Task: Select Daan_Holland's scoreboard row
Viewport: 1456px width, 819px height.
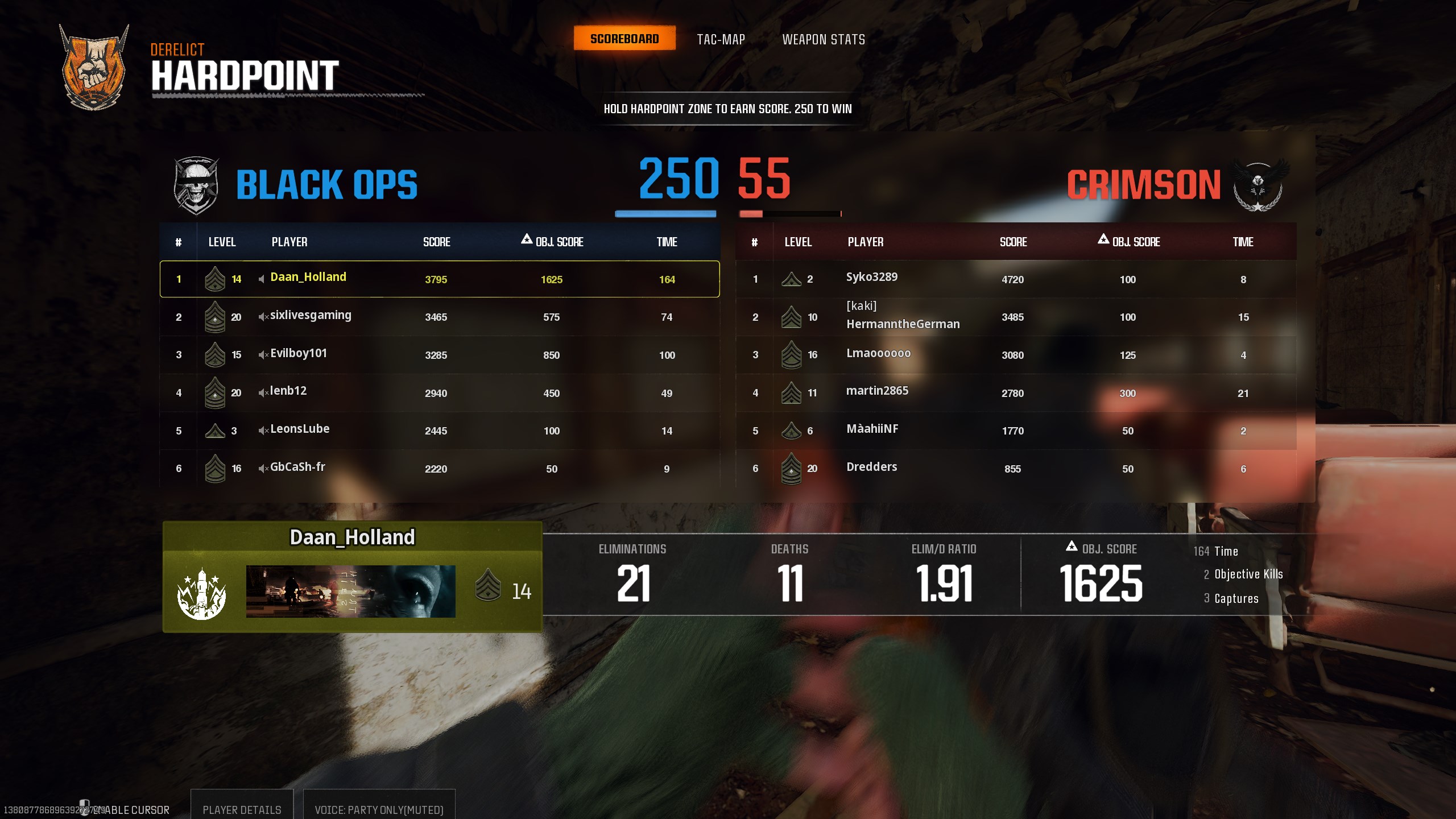Action: (x=439, y=279)
